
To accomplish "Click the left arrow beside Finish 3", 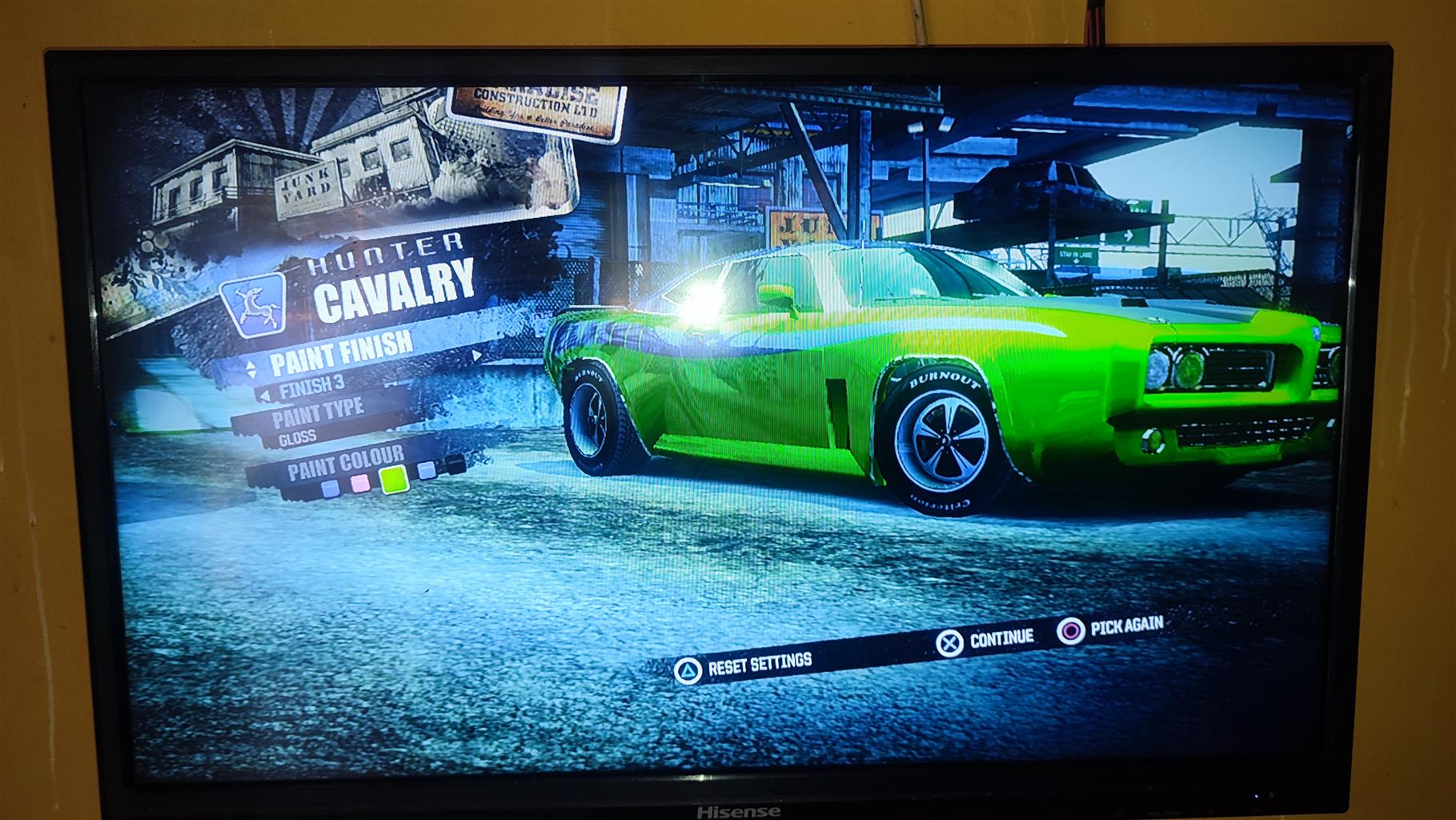I will click(x=264, y=396).
